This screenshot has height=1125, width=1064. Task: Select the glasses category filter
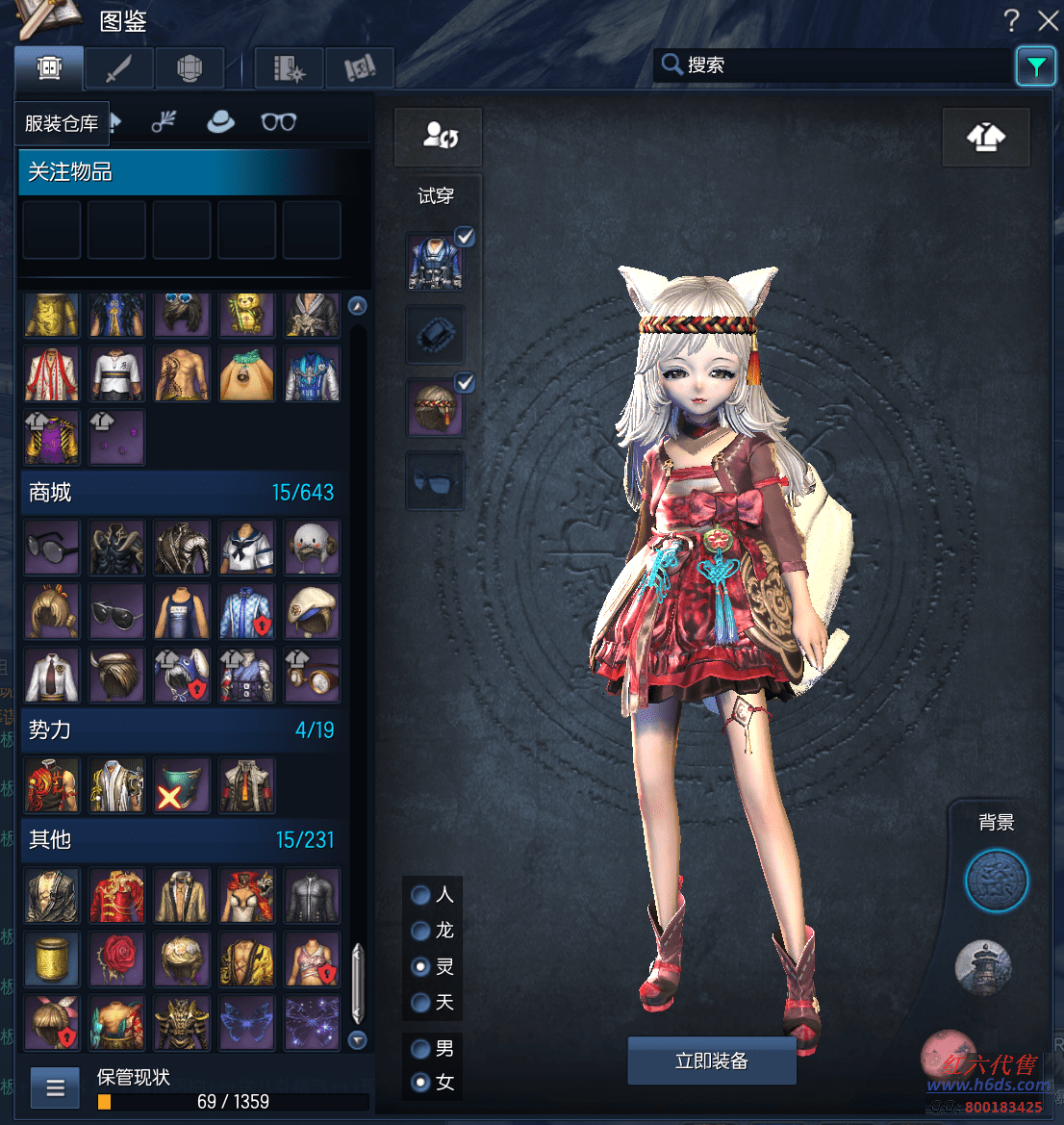(x=278, y=122)
